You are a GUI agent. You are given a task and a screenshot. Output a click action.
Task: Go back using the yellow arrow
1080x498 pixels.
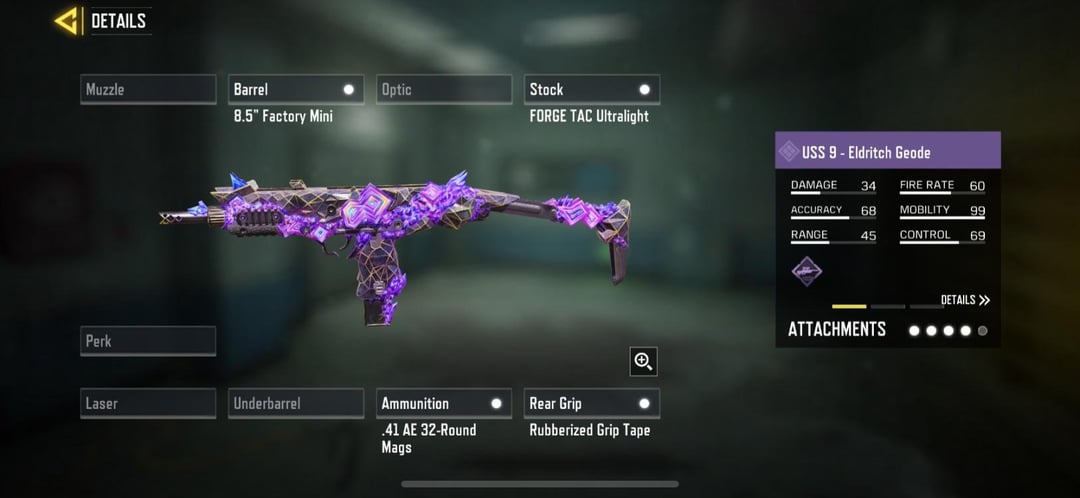(x=68, y=21)
